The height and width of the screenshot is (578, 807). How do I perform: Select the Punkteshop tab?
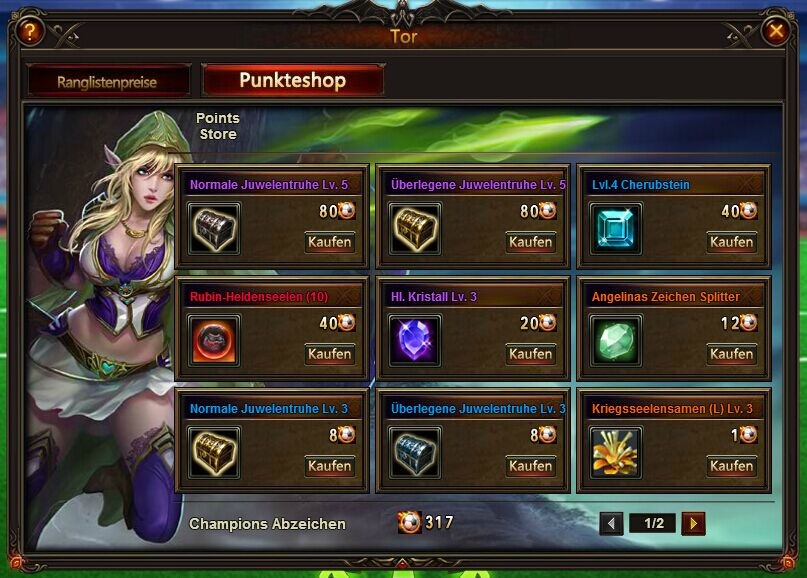click(292, 80)
